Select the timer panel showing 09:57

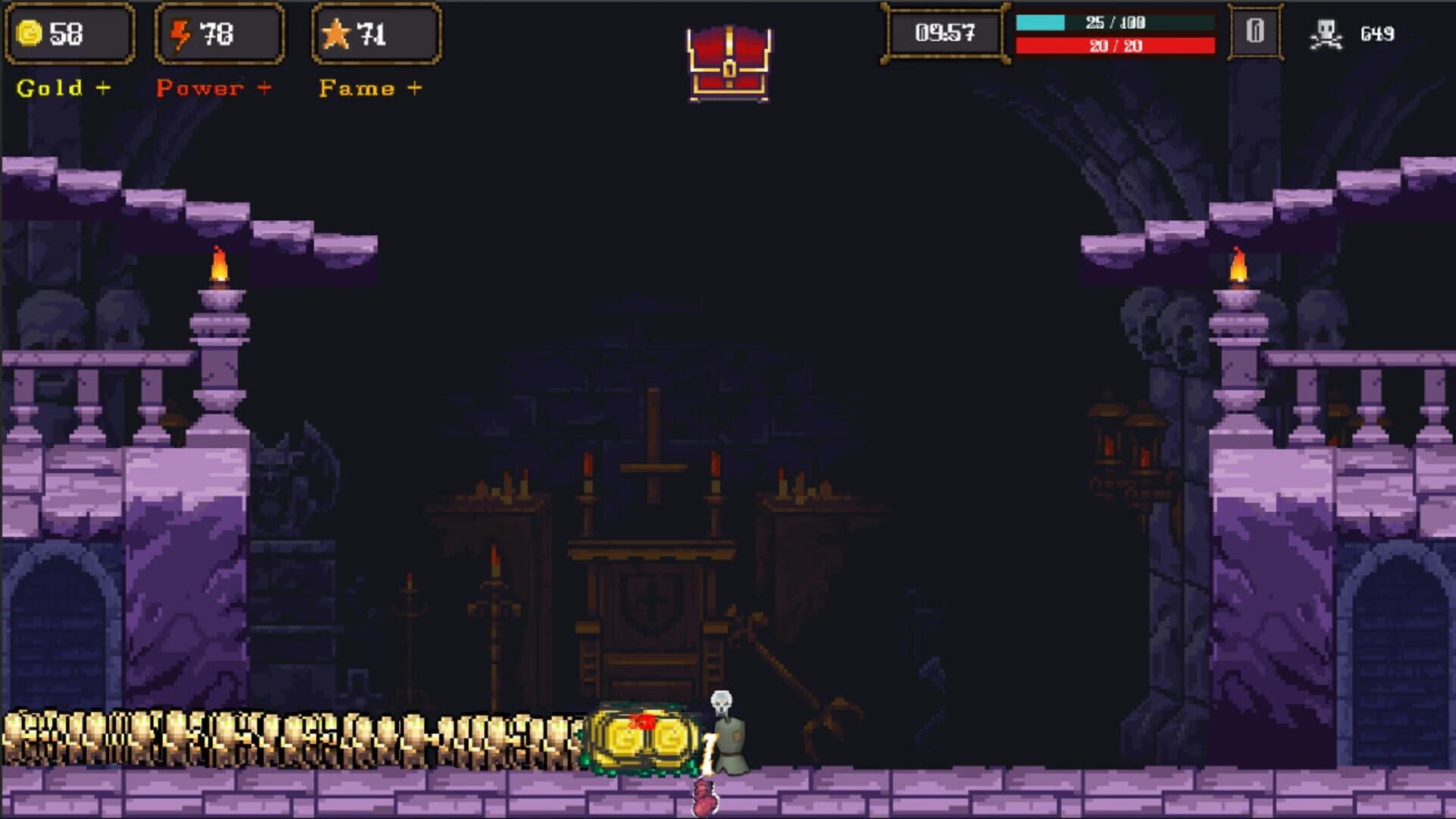pyautogui.click(x=943, y=32)
